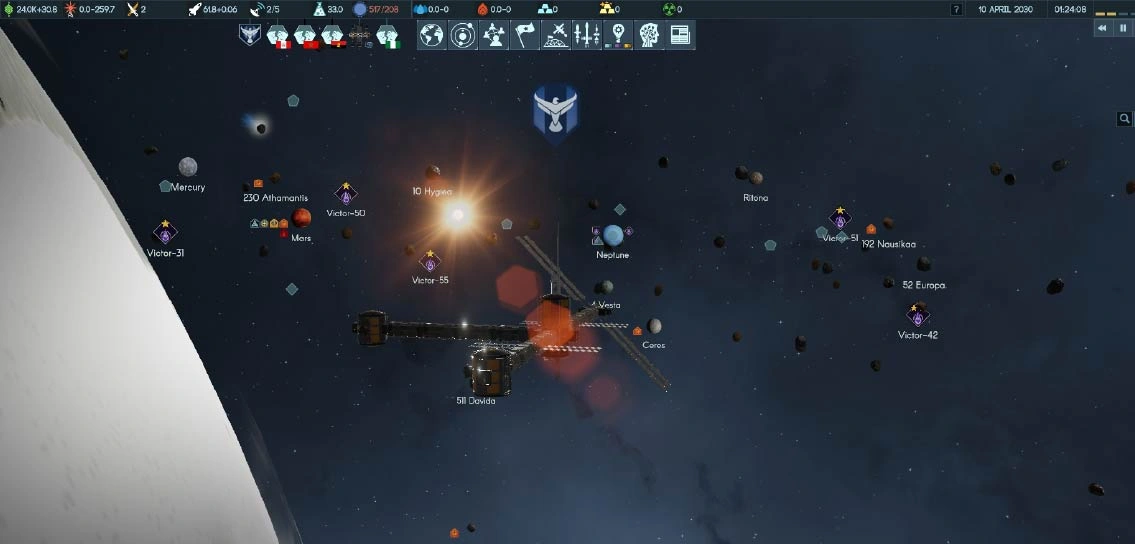The width and height of the screenshot is (1135, 544).
Task: Open the research lightbulb panel
Action: point(618,35)
